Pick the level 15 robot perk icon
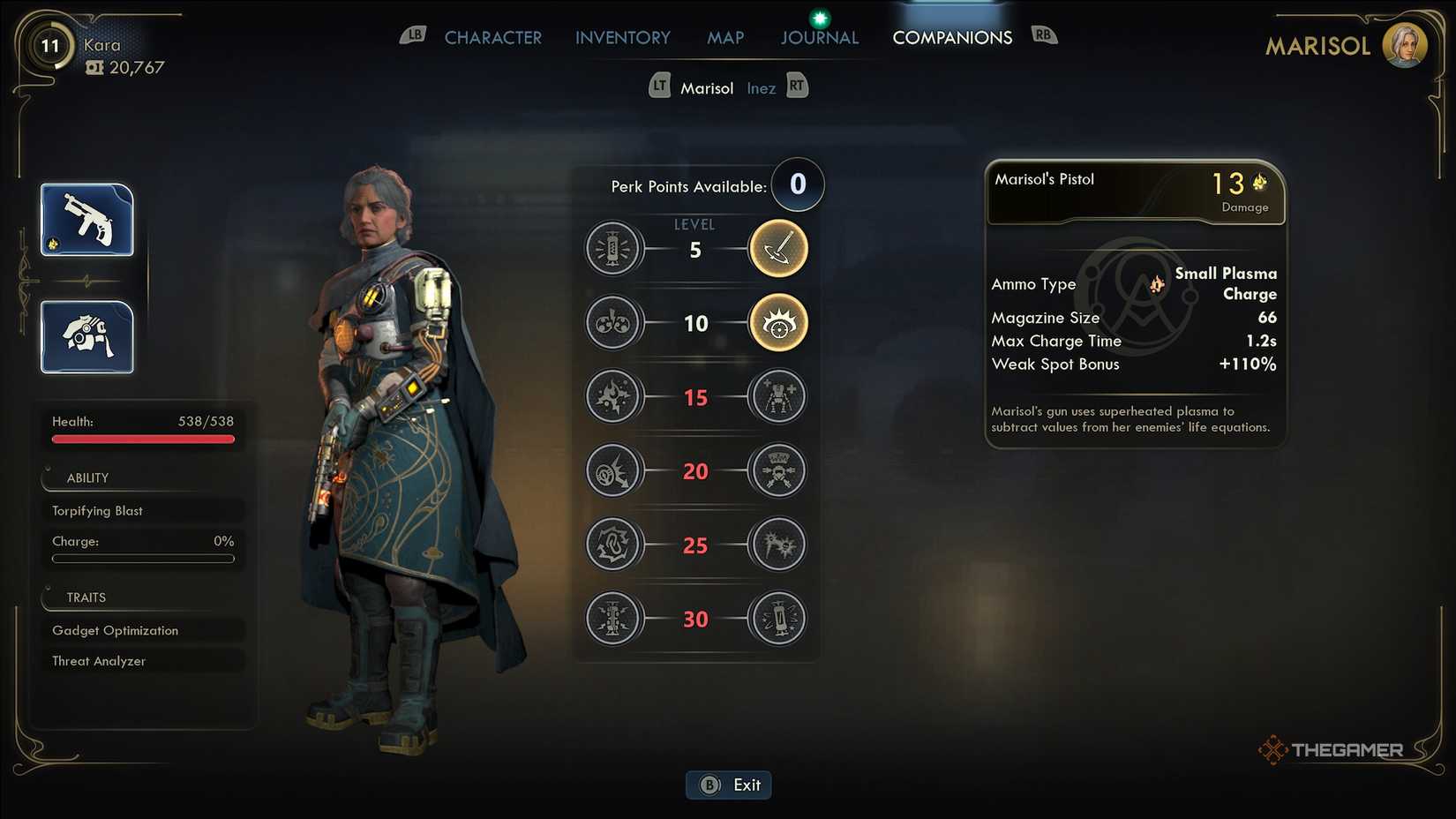 click(x=778, y=397)
